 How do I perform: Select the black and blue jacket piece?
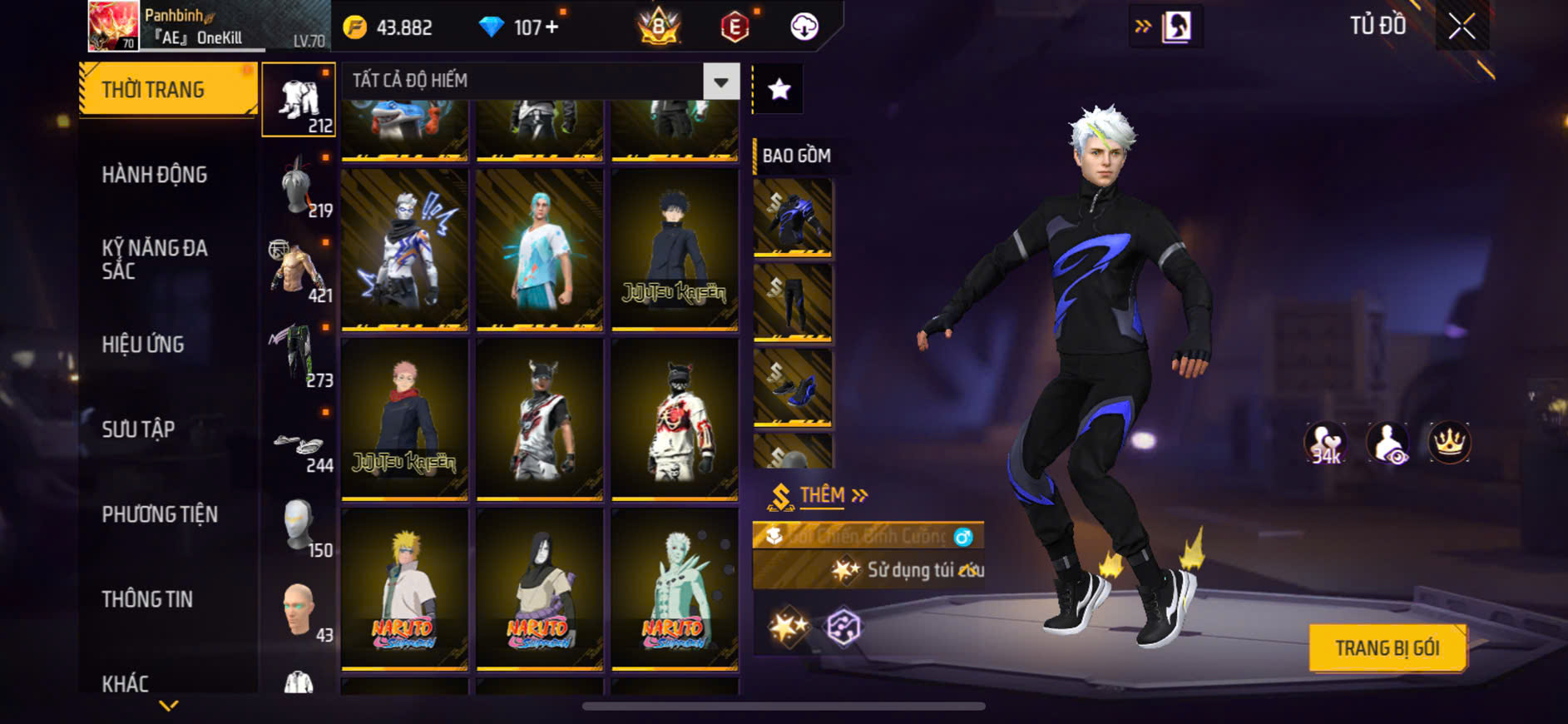tap(792, 218)
